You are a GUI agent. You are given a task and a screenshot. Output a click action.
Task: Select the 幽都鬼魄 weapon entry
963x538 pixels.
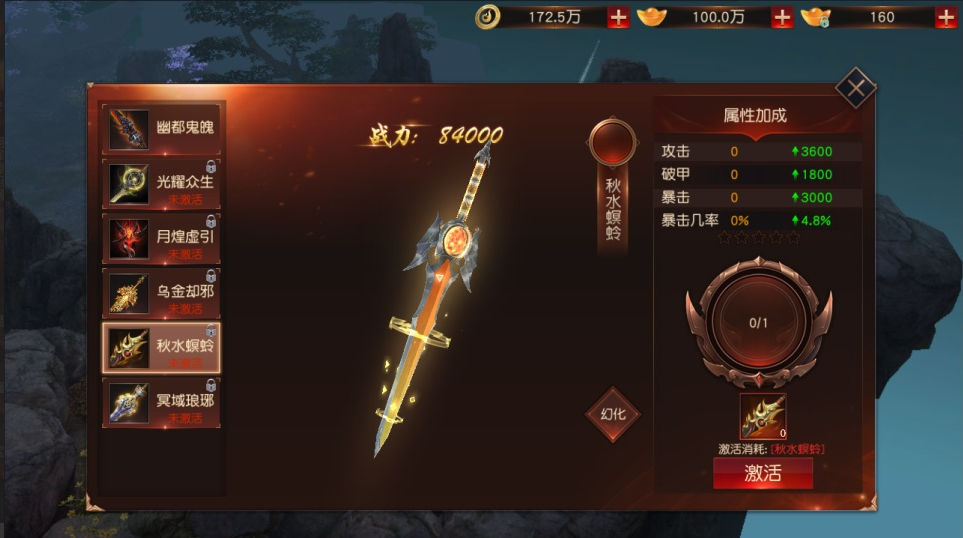pos(163,128)
